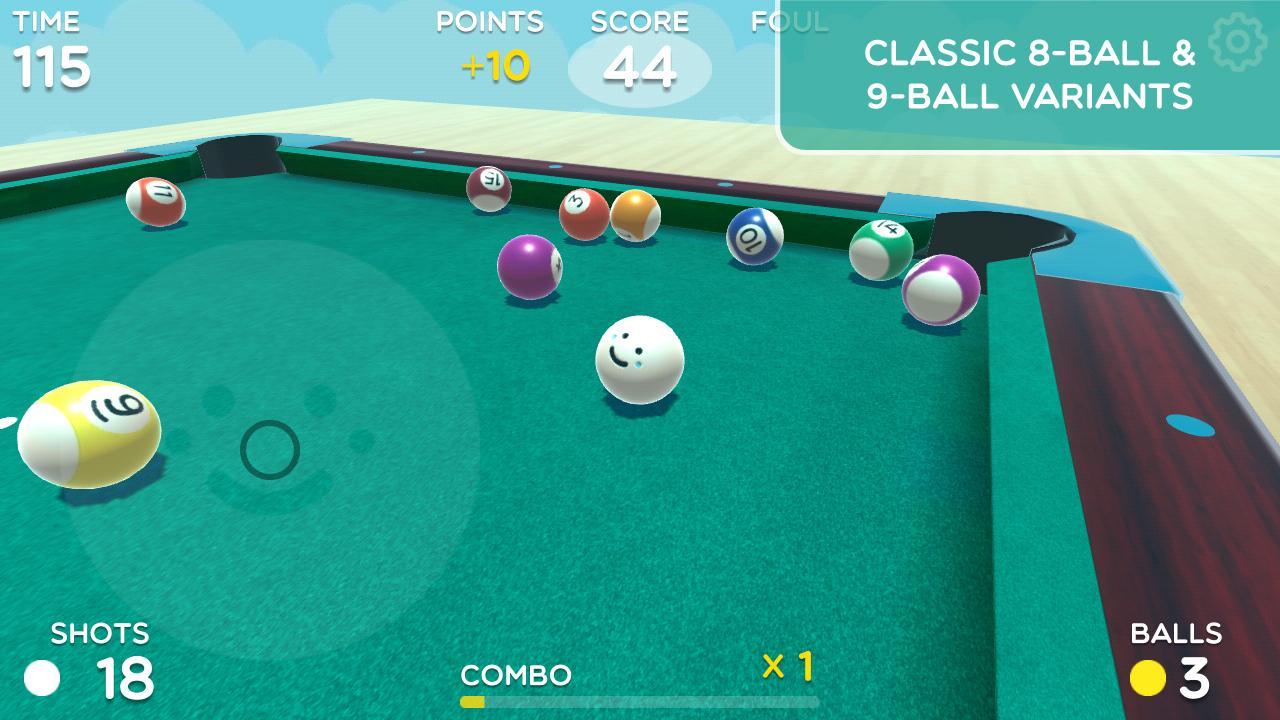The width and height of the screenshot is (1280, 720).
Task: Tap the virtual joystick ring
Action: point(270,450)
